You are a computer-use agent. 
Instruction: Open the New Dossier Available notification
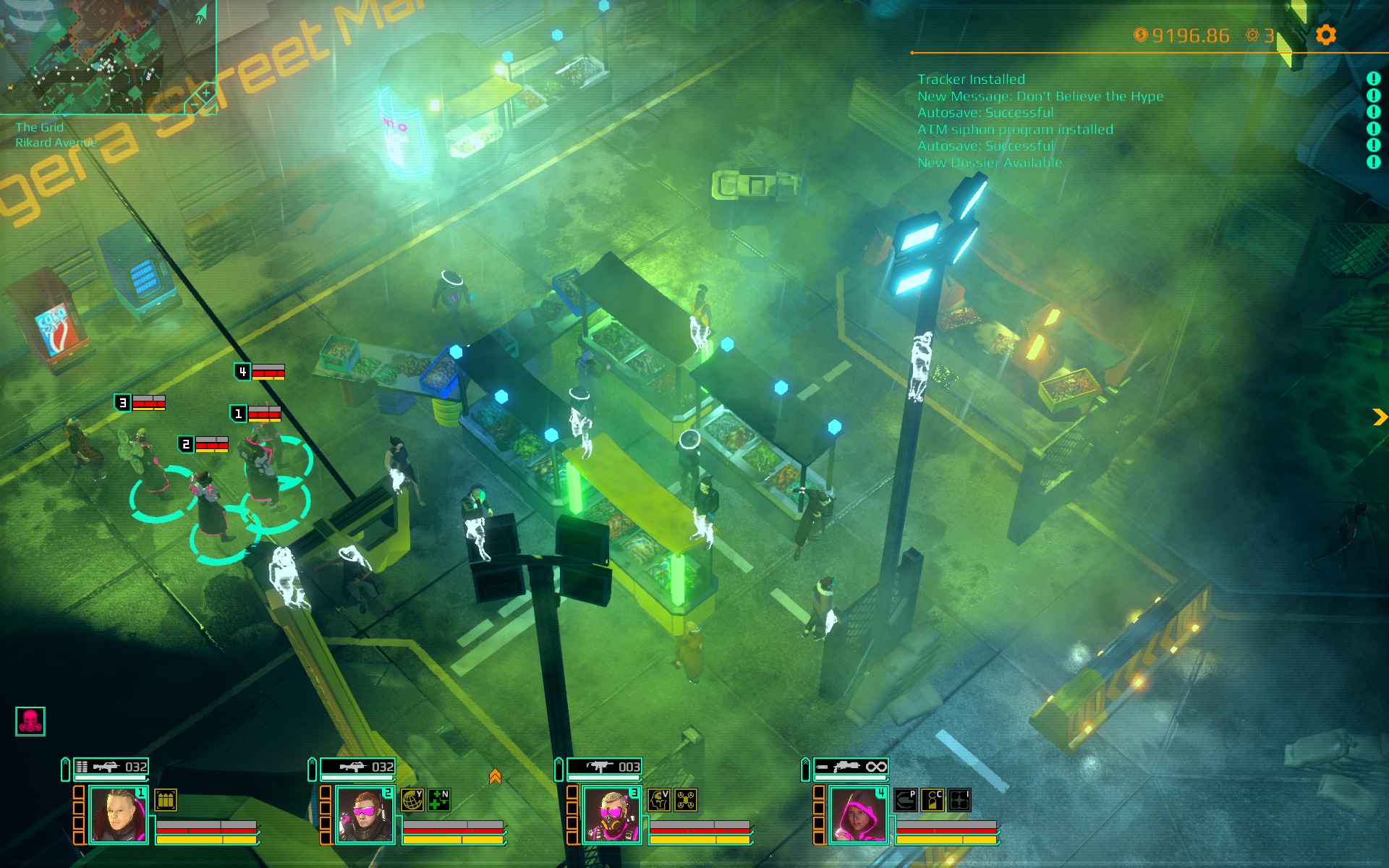[989, 163]
